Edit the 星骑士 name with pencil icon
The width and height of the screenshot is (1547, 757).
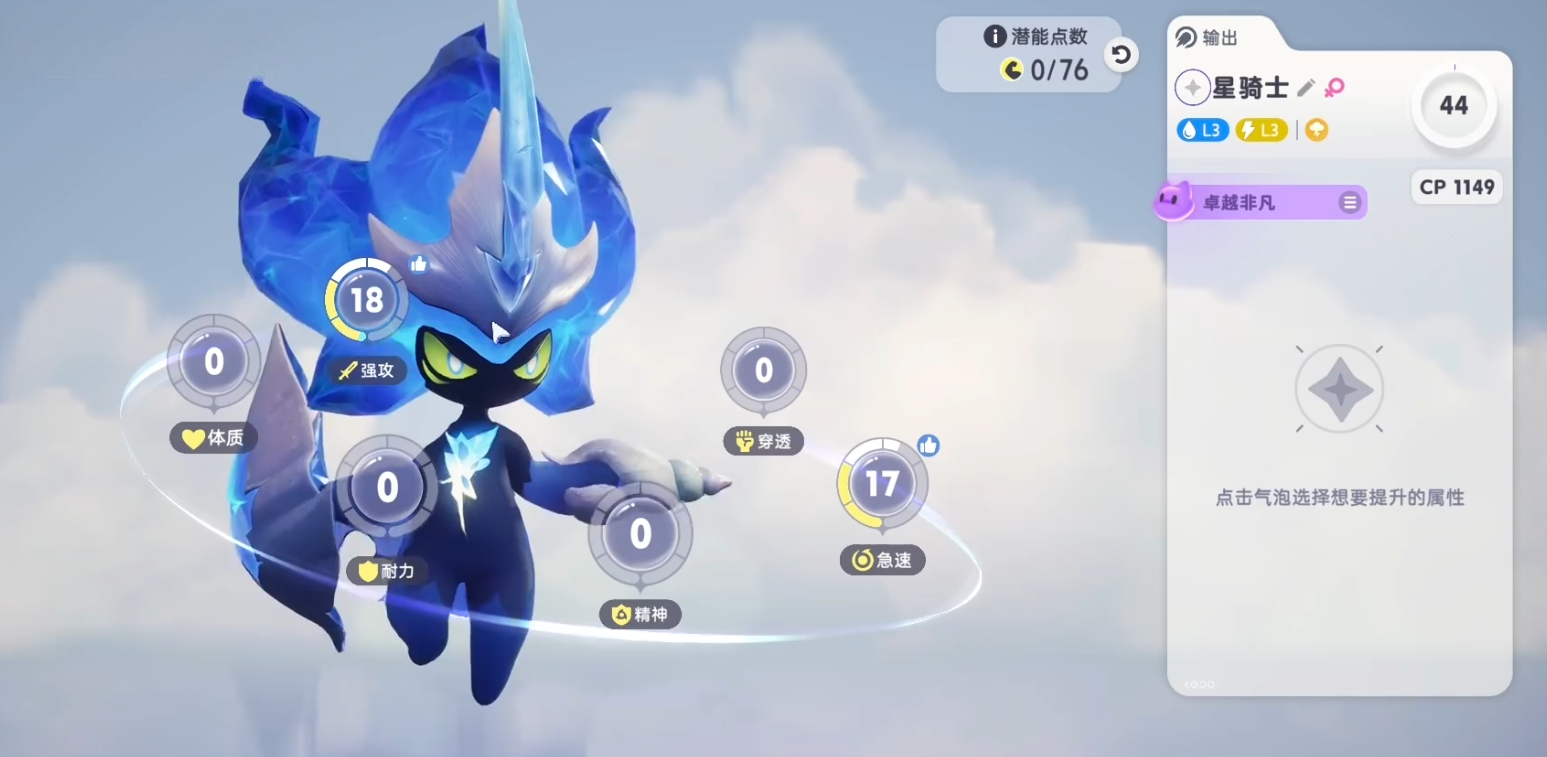click(1305, 88)
